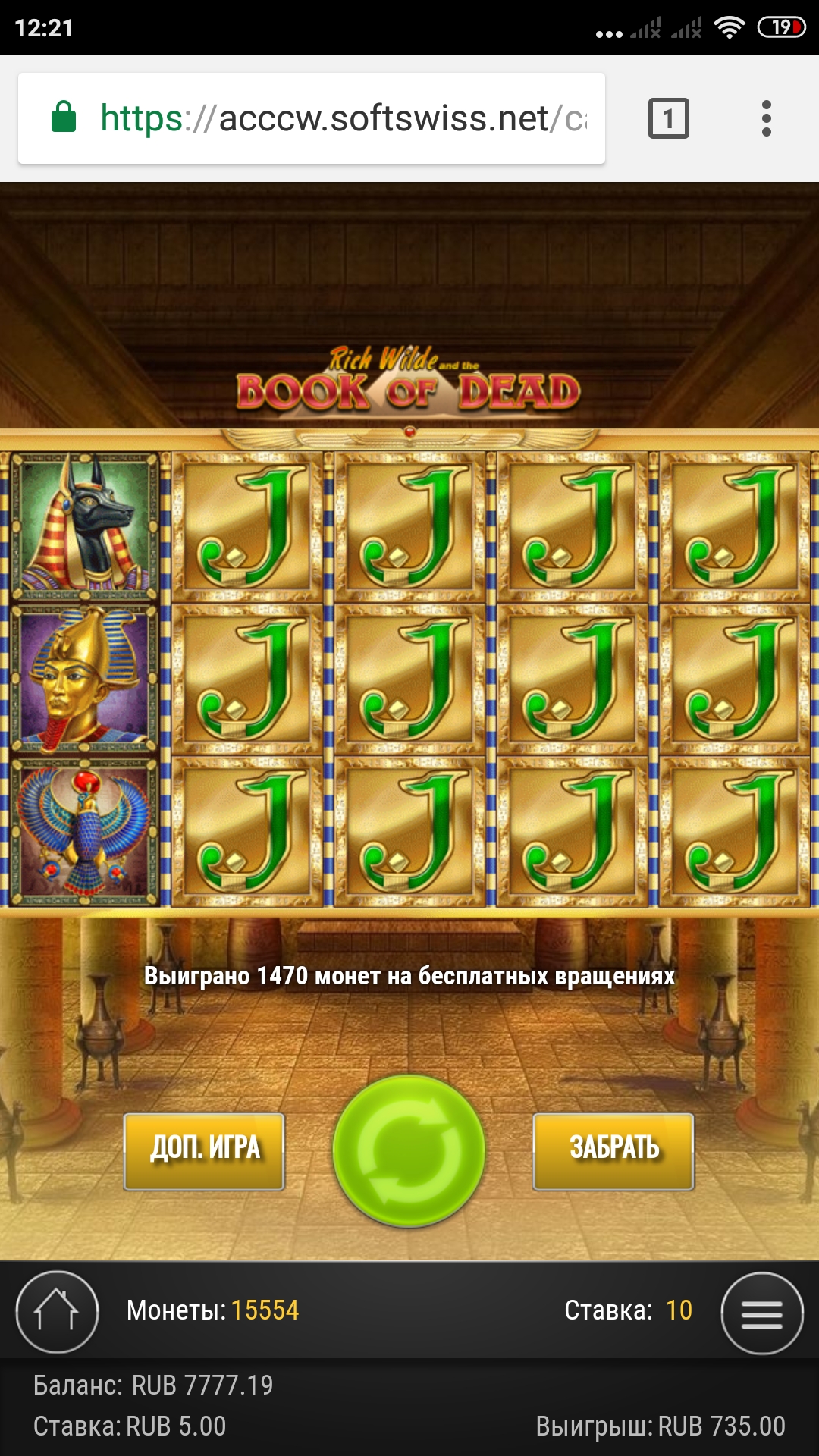Image resolution: width=819 pixels, height=1456 pixels.
Task: Collect winnings with ЗАБРАТЬ button
Action: click(x=613, y=1150)
